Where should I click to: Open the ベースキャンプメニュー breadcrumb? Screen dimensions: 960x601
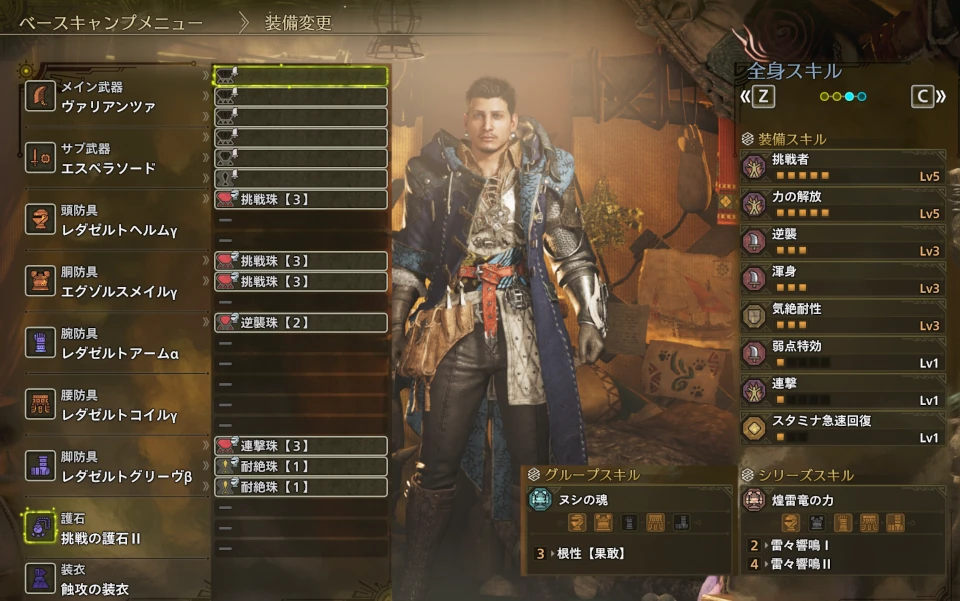111,22
